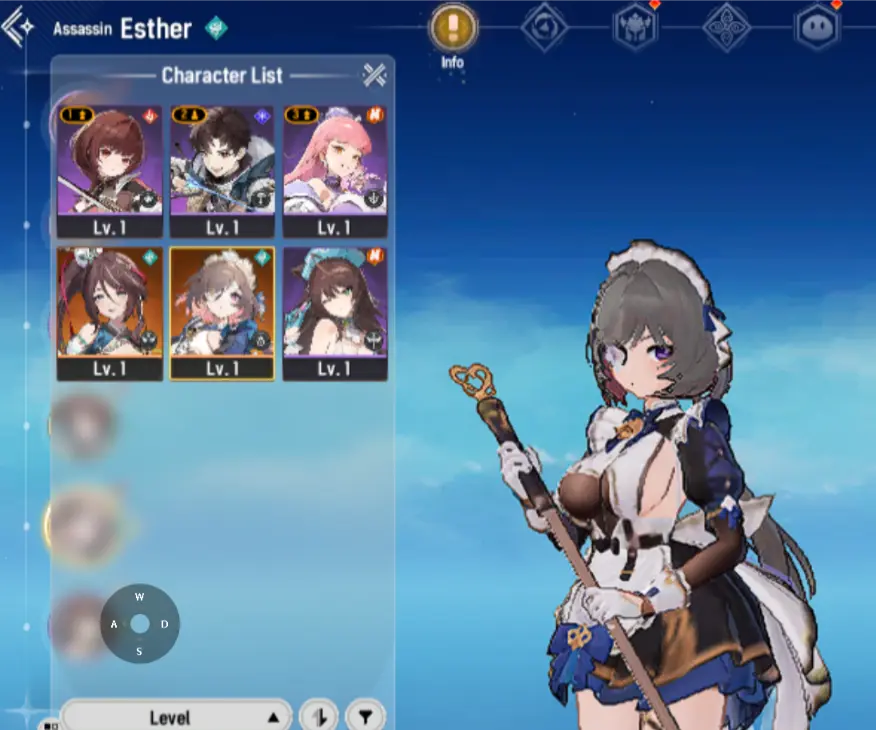
Task: Switch to the Info tab
Action: 452,27
